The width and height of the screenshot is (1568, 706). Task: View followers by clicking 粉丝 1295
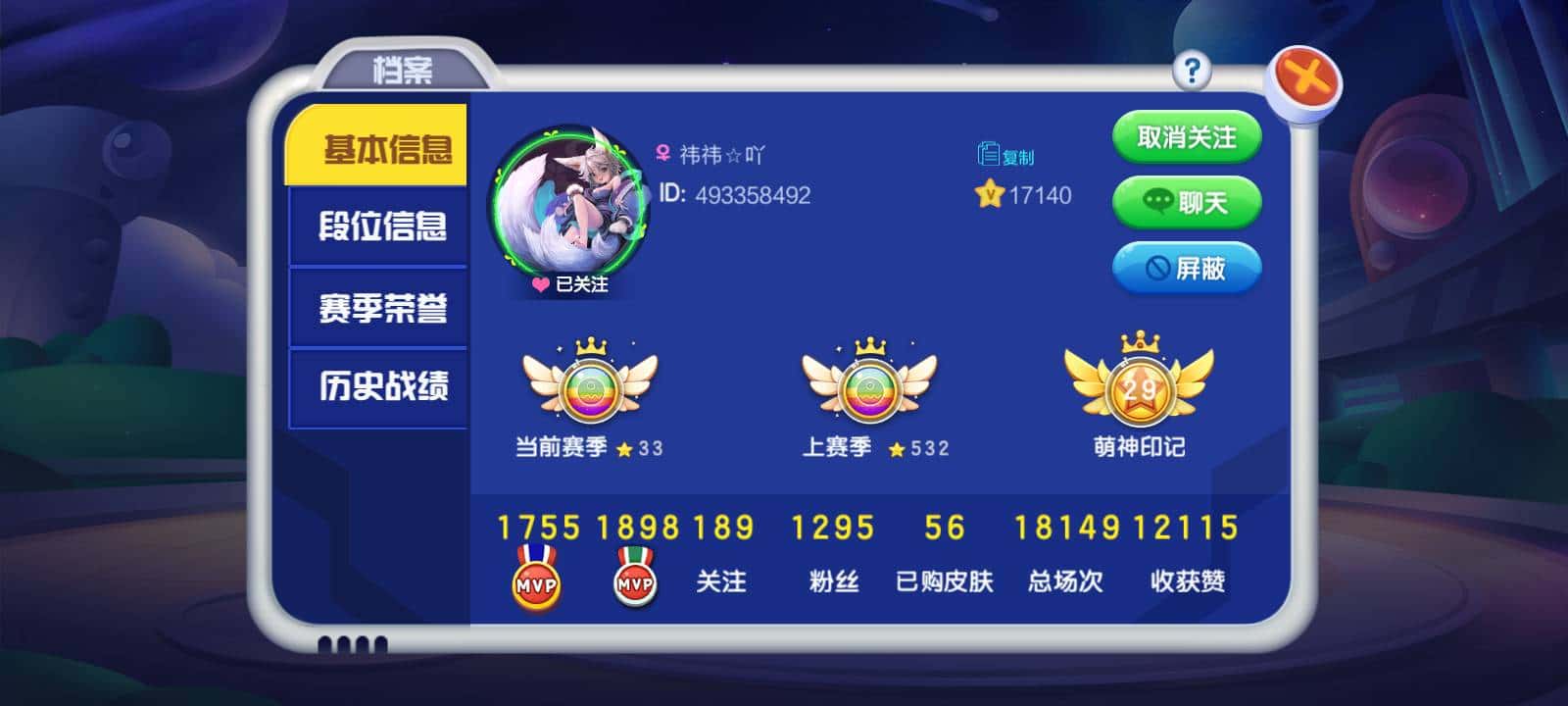click(832, 553)
